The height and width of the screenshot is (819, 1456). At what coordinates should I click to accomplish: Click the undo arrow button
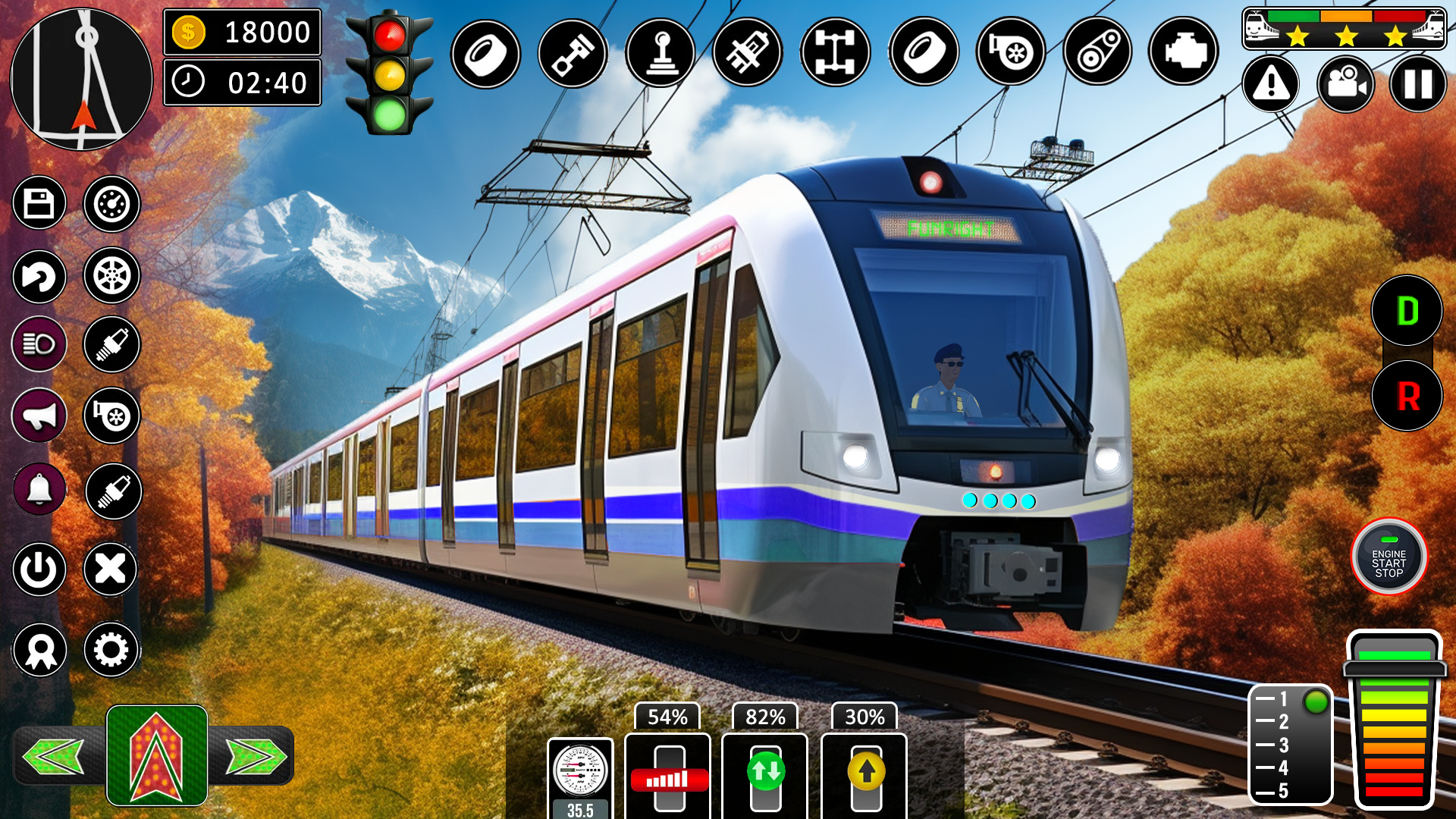click(x=39, y=277)
